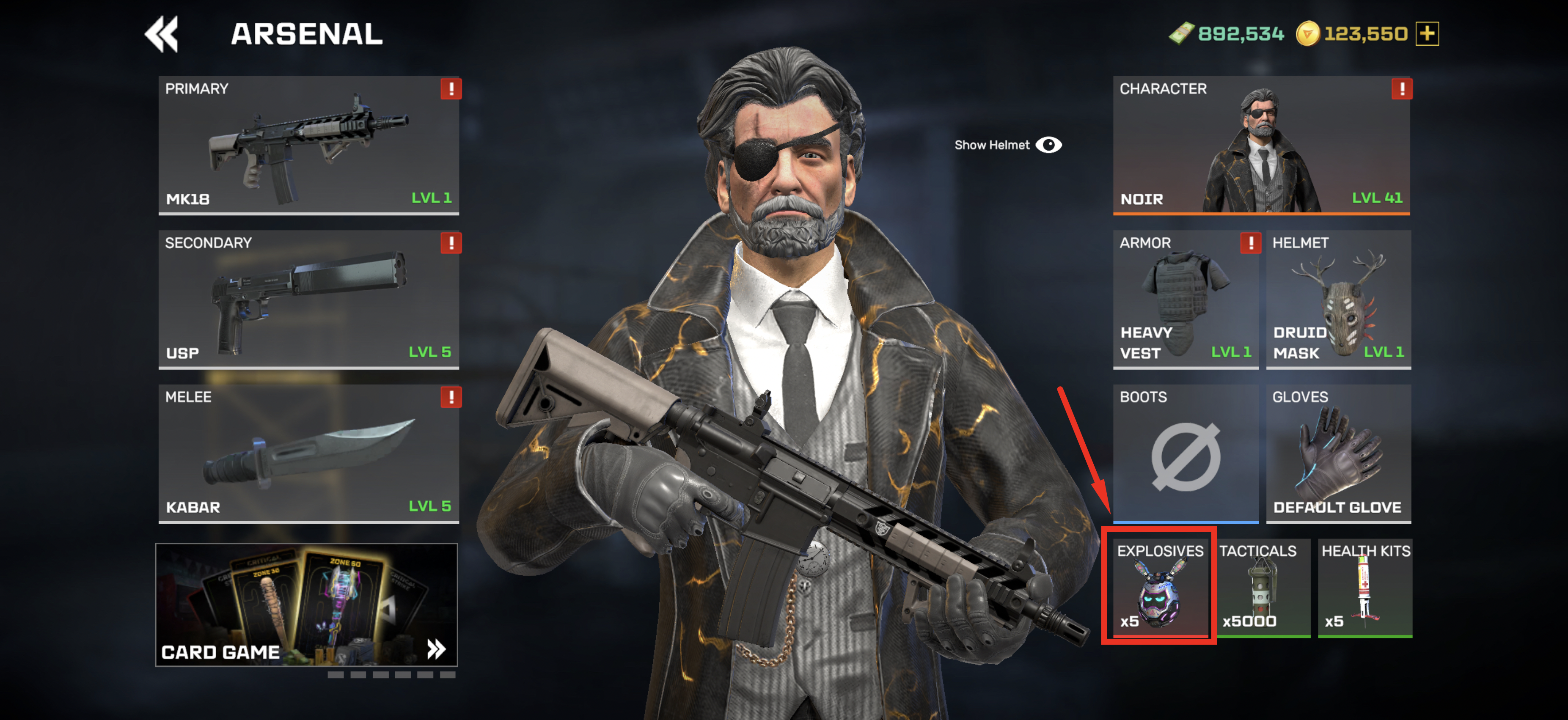Open the Card Game banner
This screenshot has height=720, width=1568.
click(x=306, y=605)
